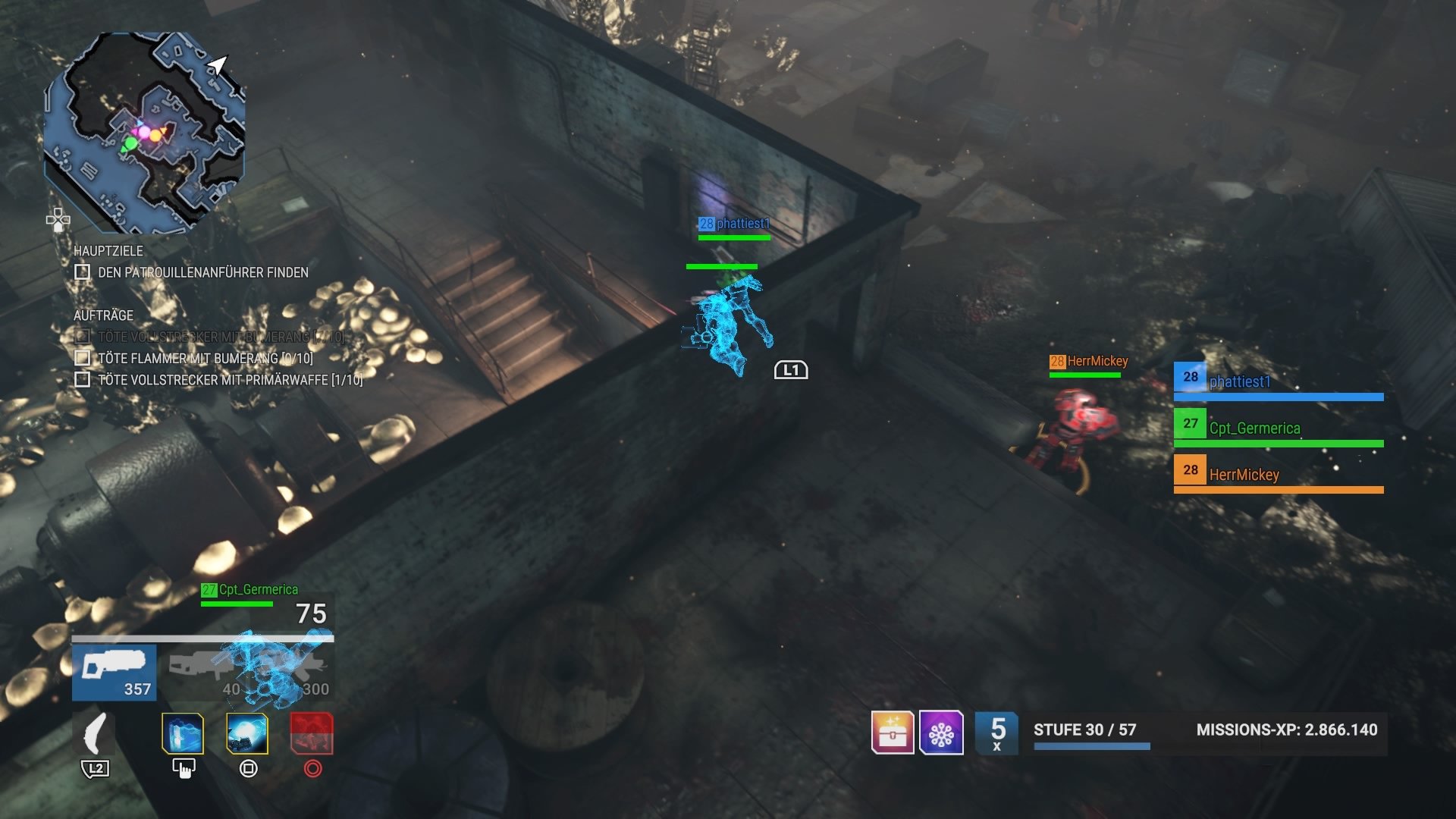Click the L1 button prompt near the character
Viewport: 1456px width, 819px height.
(791, 370)
